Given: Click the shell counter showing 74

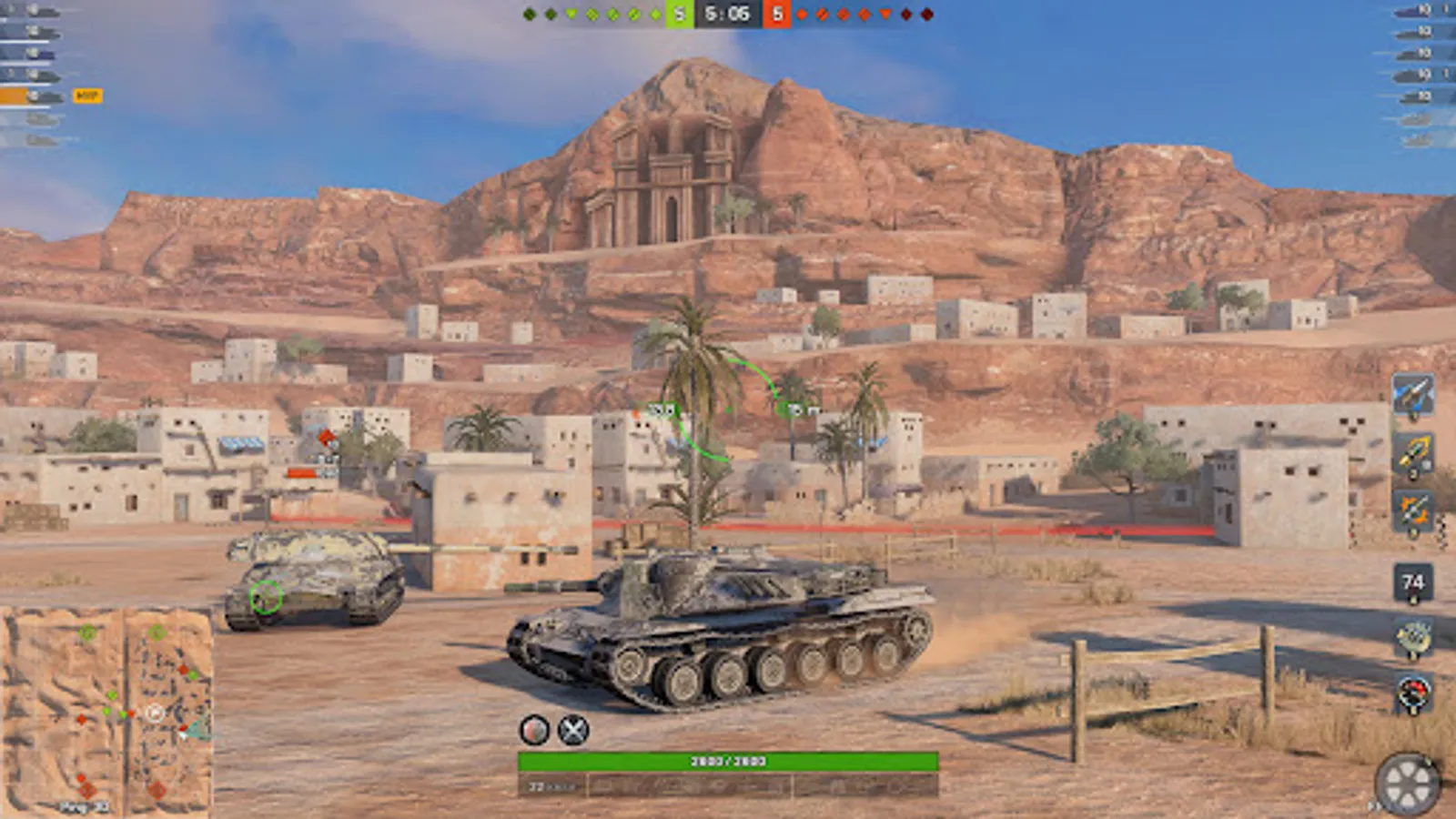Looking at the screenshot, I should coord(1411,582).
